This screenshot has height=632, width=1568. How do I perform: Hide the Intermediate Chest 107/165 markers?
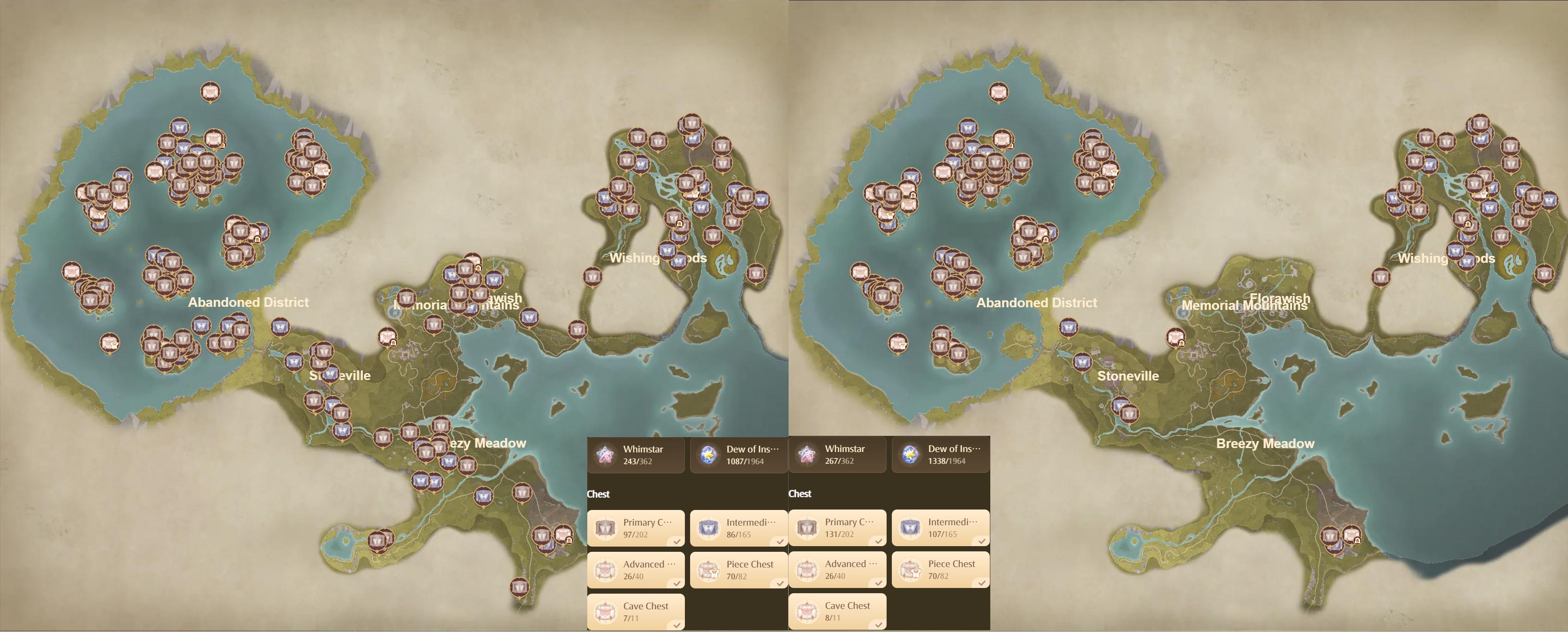click(x=941, y=527)
